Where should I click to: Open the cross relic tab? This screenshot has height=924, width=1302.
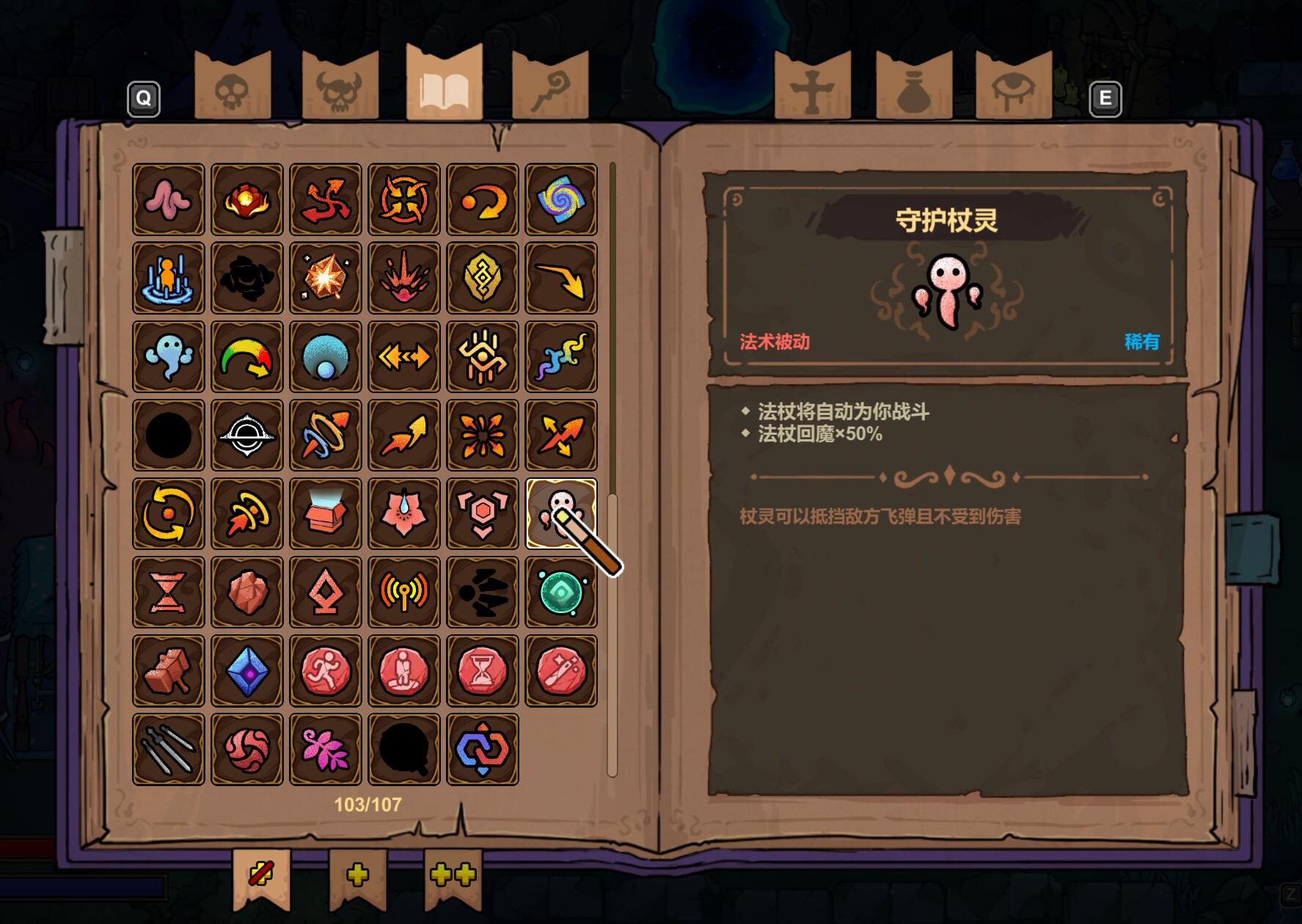[x=812, y=89]
